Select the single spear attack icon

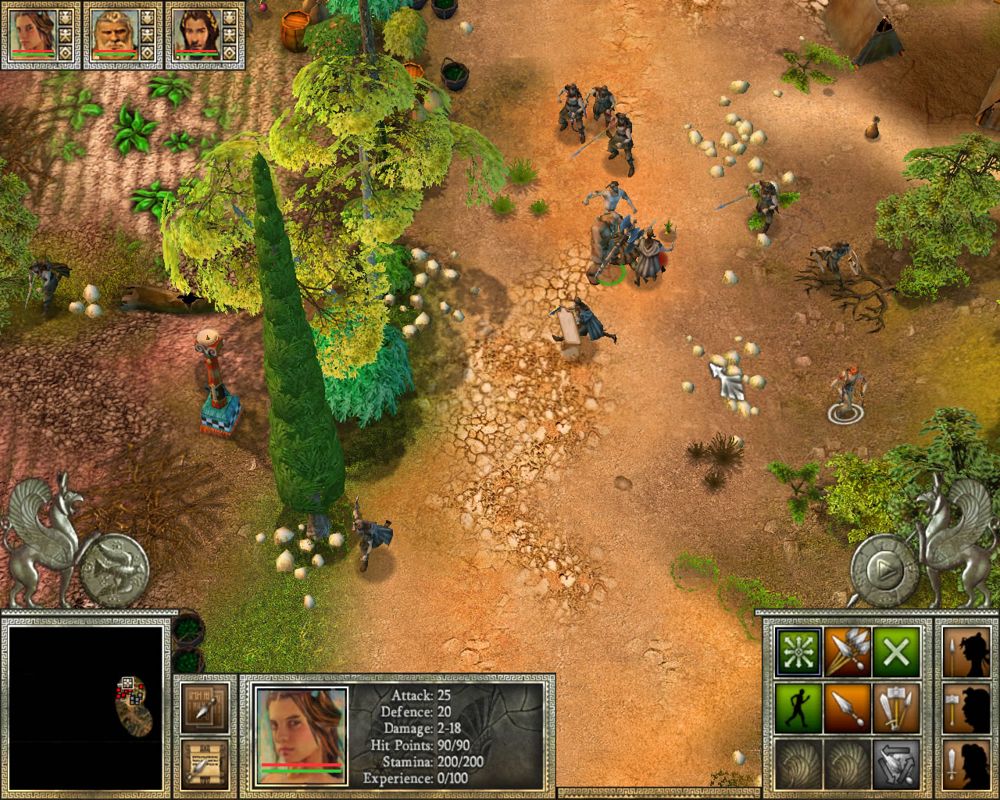(x=847, y=708)
